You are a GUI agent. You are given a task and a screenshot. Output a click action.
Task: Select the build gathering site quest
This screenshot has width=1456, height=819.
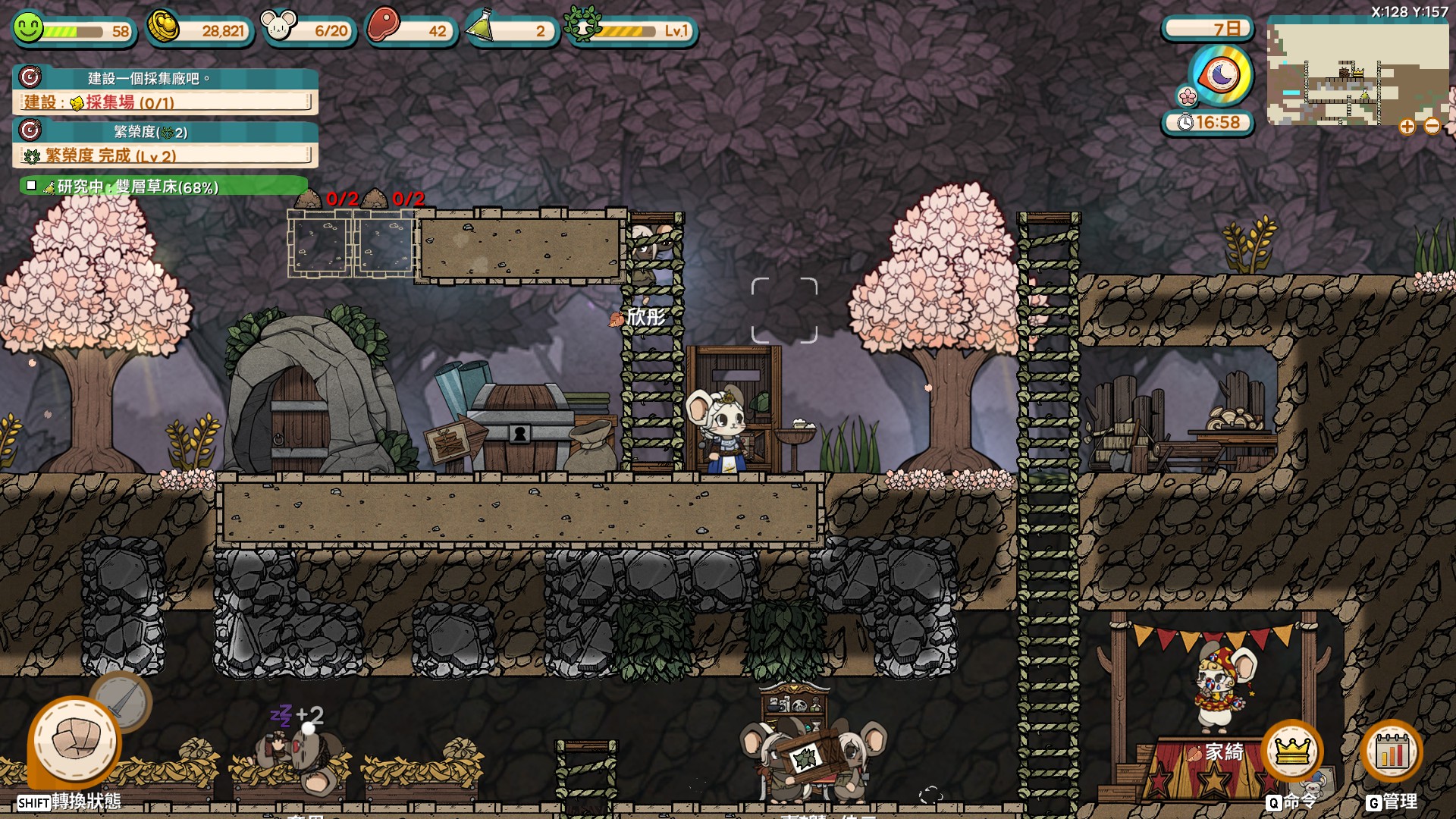tap(165, 91)
